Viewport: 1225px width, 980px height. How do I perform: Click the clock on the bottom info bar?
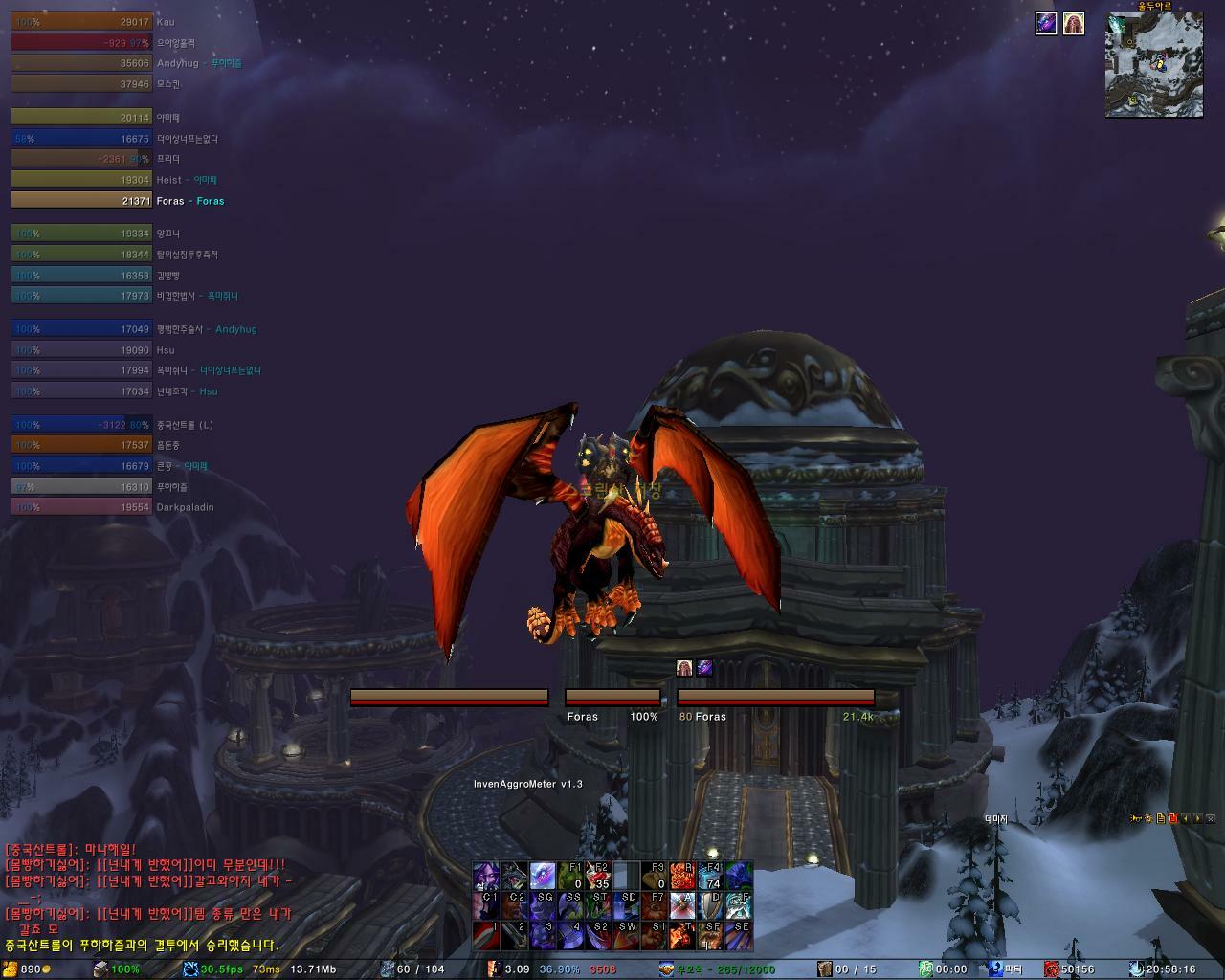[1171, 969]
